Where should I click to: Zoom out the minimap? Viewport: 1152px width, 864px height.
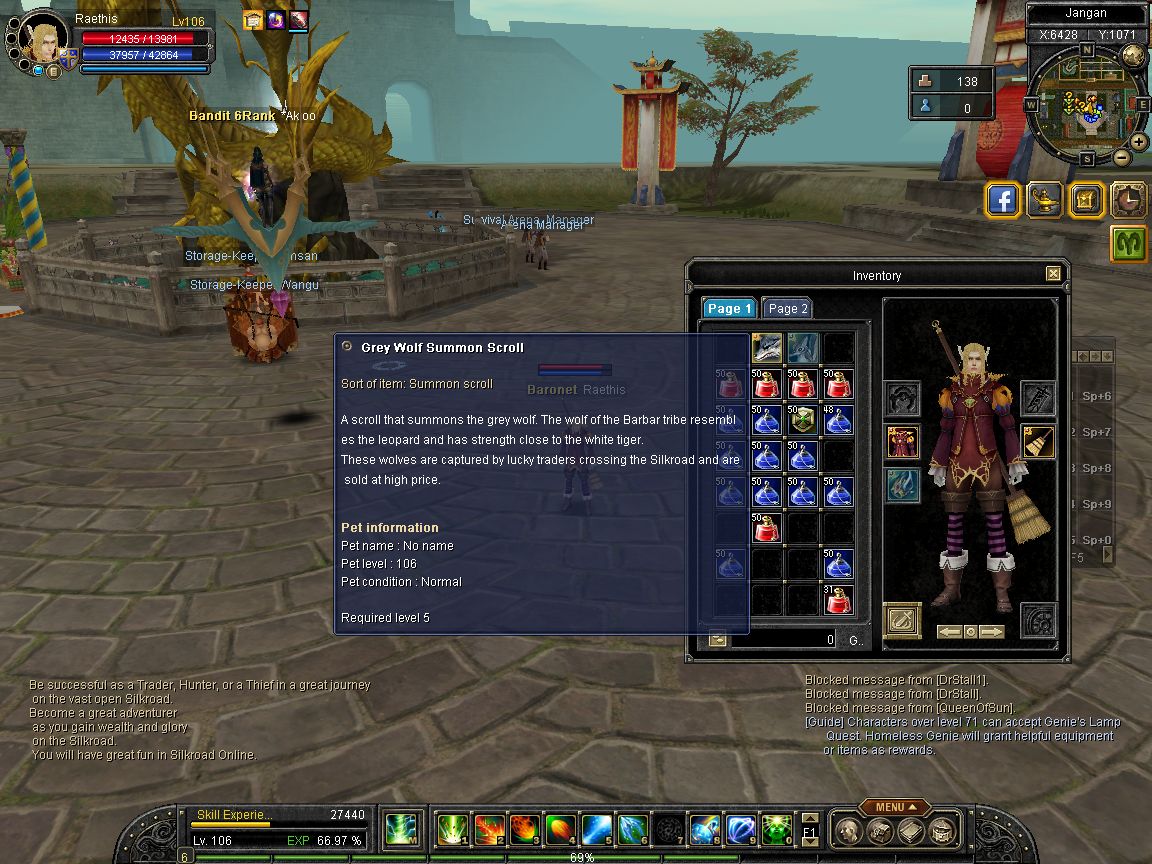pyautogui.click(x=1121, y=157)
